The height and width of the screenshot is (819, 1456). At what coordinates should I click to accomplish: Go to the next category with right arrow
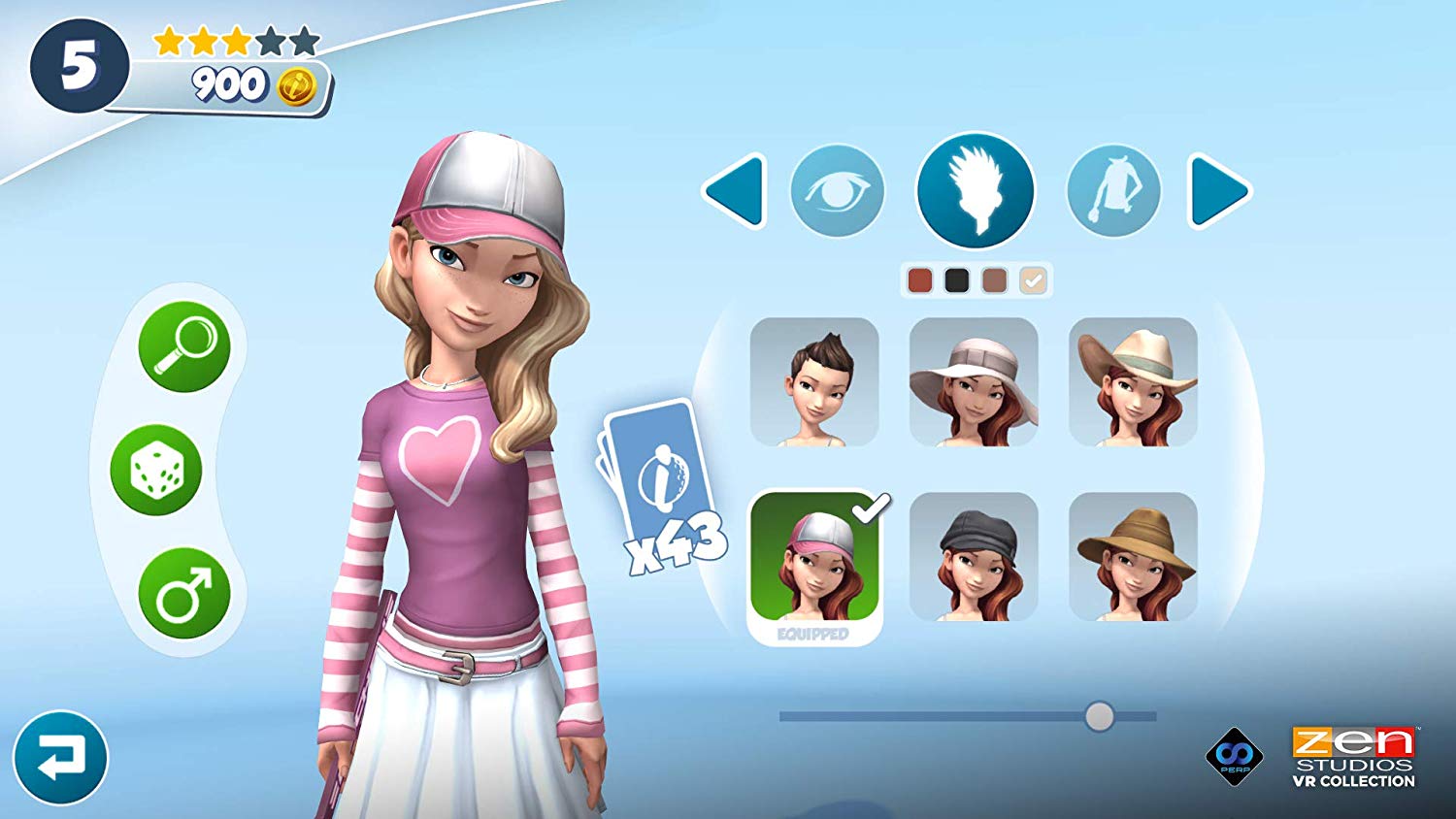pyautogui.click(x=1219, y=191)
